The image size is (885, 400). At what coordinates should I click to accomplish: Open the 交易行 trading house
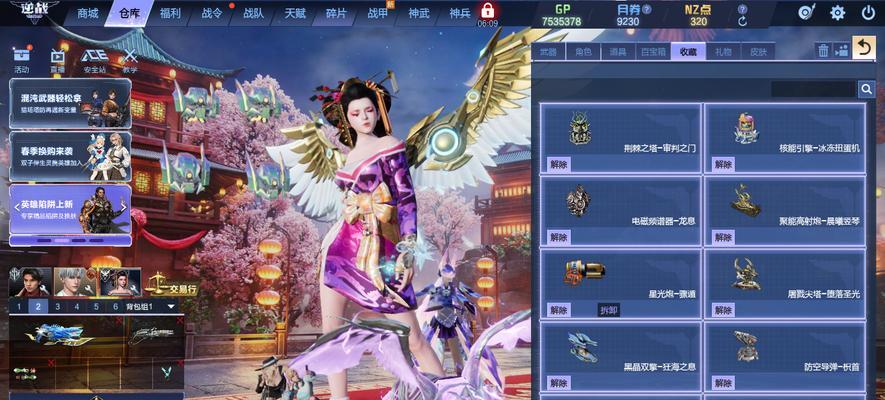[x=175, y=288]
